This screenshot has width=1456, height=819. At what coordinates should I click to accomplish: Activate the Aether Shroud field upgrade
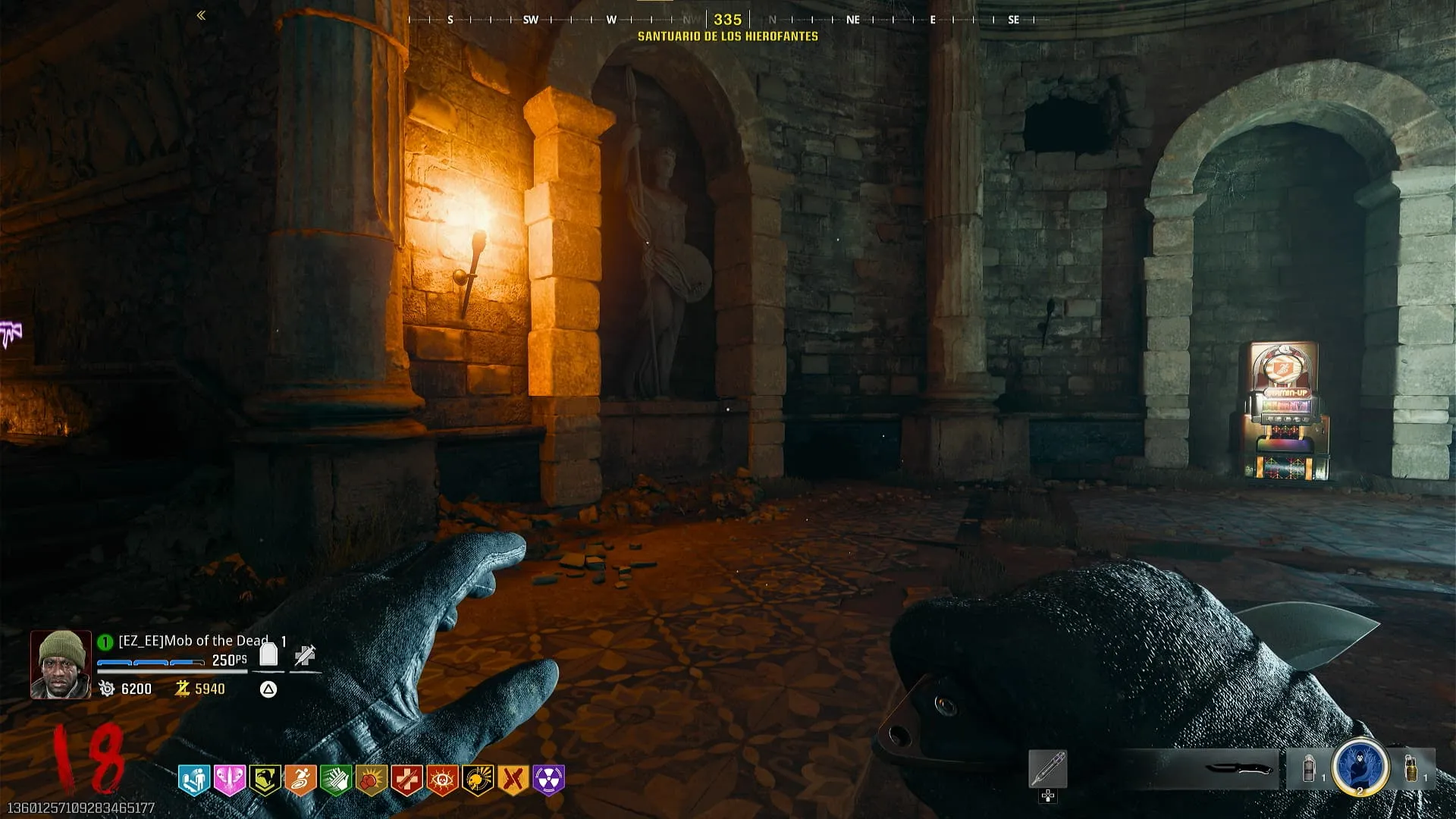1360,767
